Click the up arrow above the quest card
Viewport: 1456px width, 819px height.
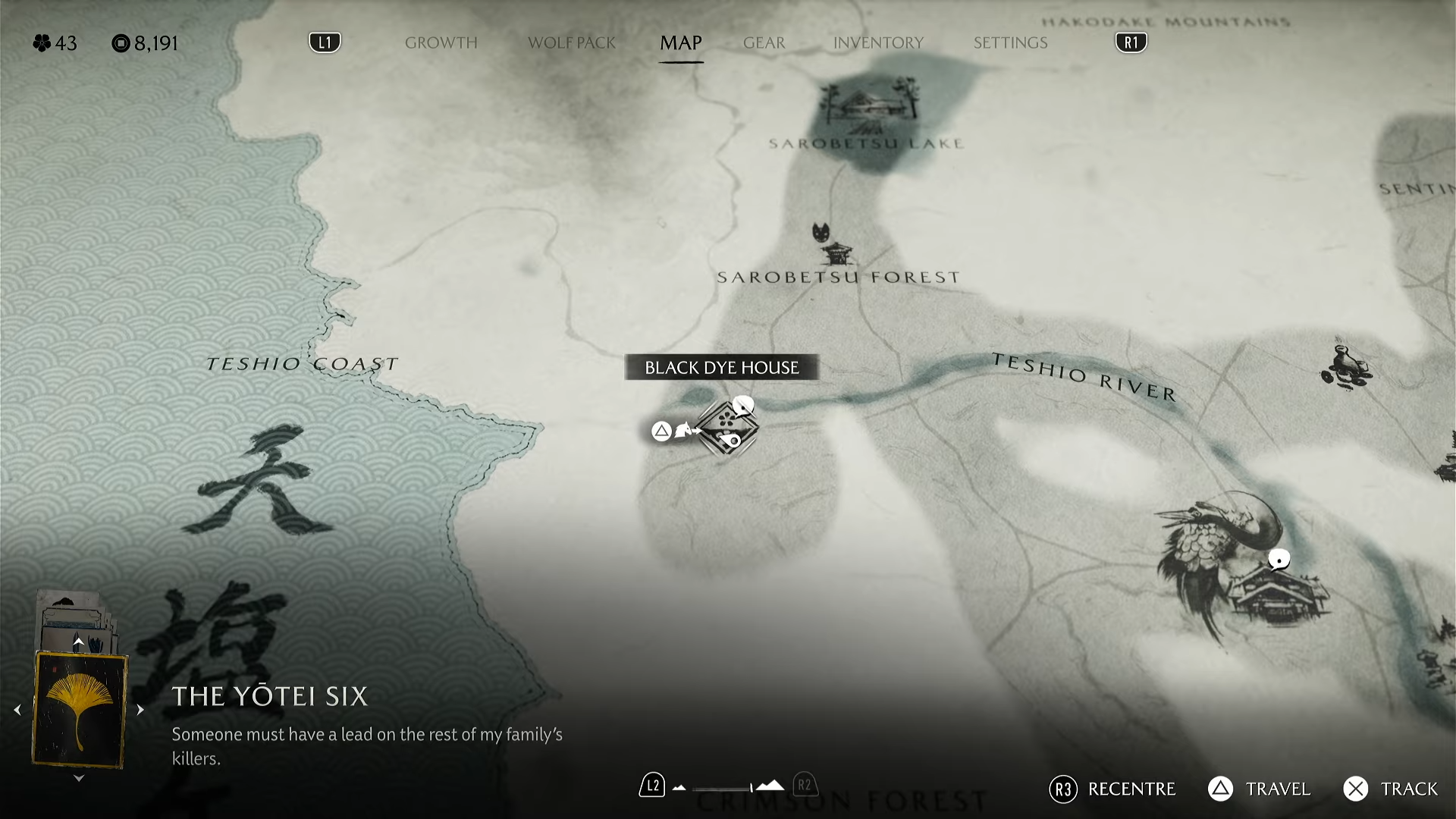(78, 642)
